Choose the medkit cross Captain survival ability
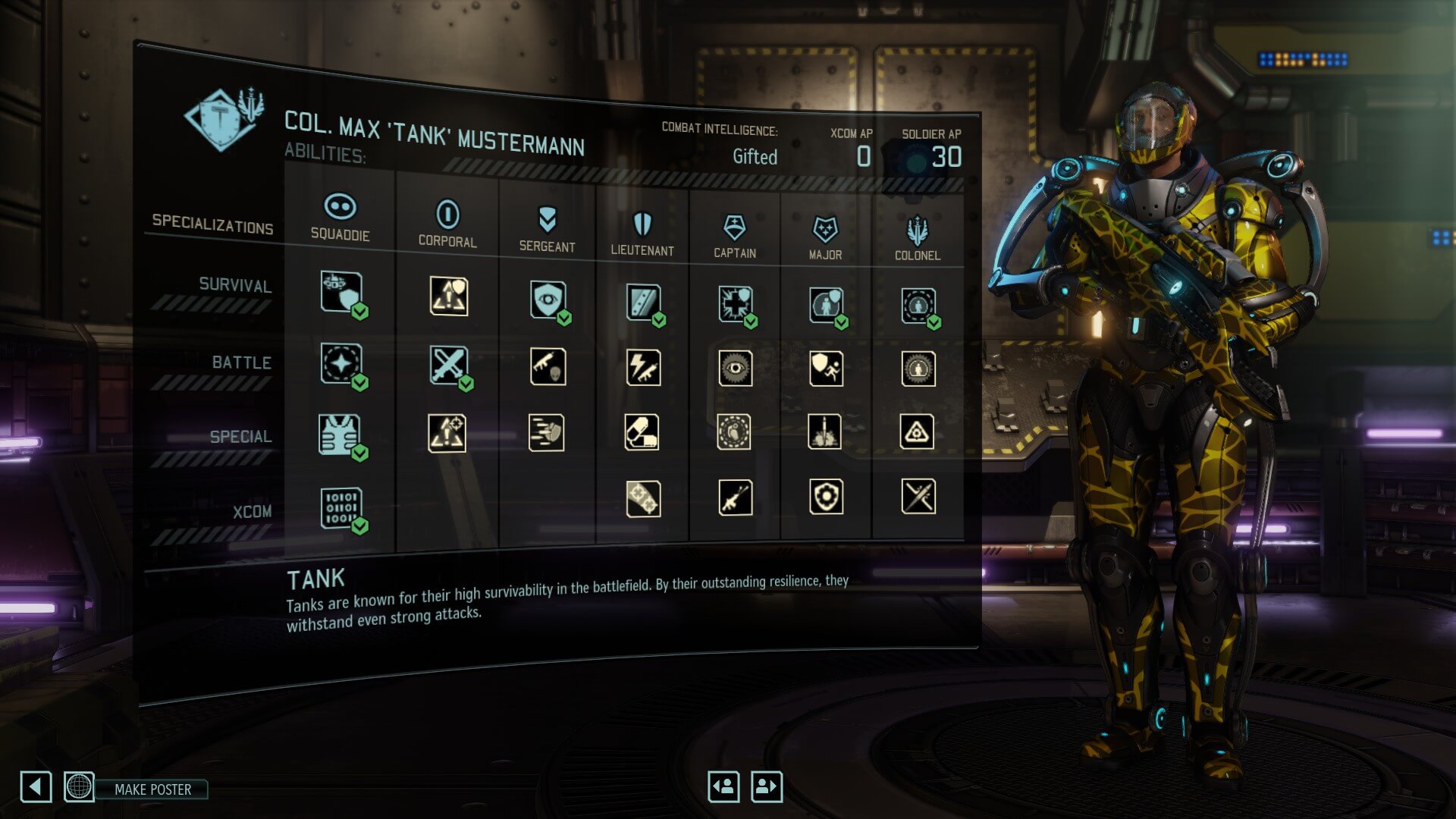Viewport: 1456px width, 819px height. (735, 303)
